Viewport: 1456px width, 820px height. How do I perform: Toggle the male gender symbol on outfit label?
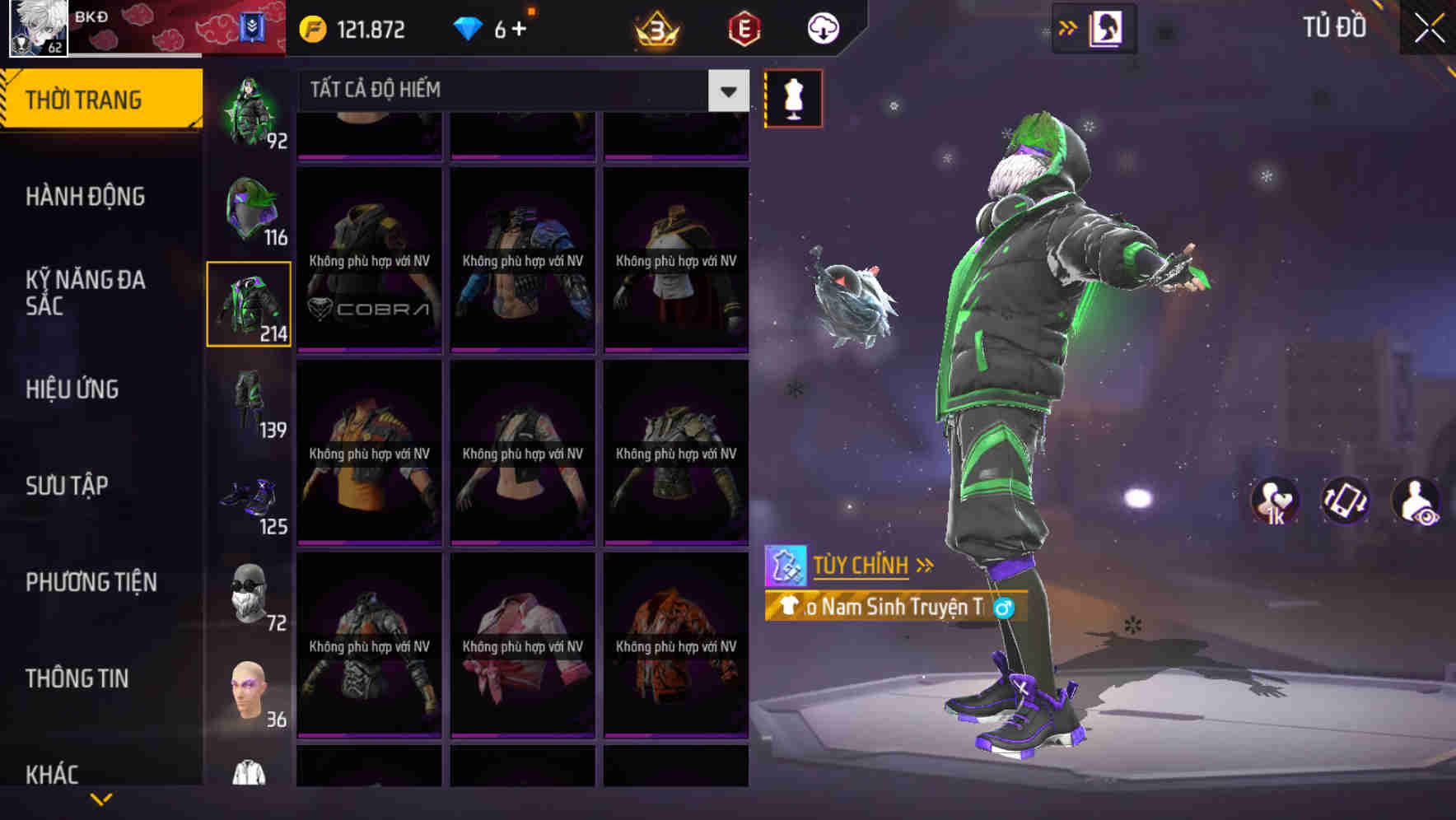pos(1006,608)
